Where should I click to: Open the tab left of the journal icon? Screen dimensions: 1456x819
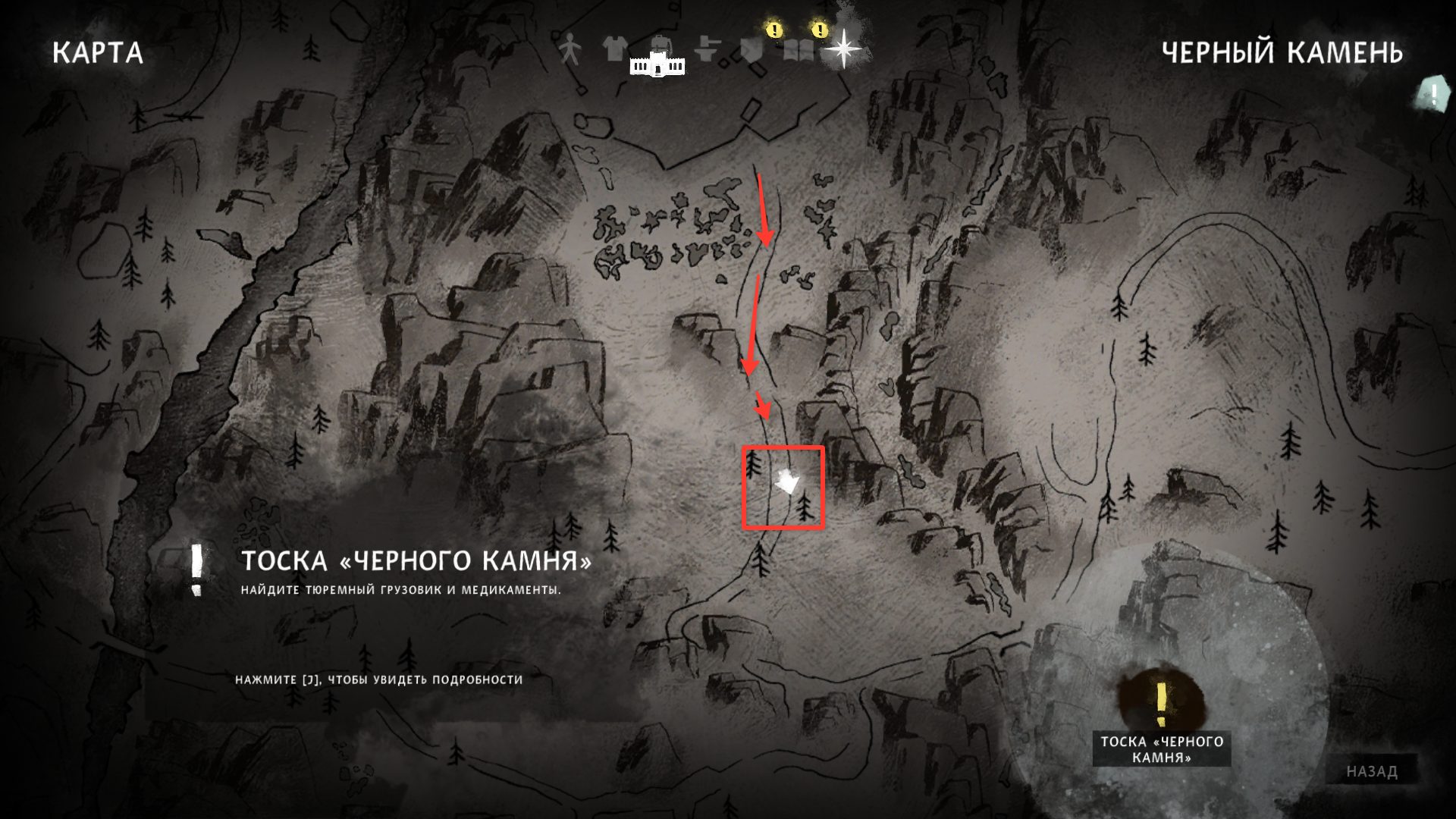[752, 50]
